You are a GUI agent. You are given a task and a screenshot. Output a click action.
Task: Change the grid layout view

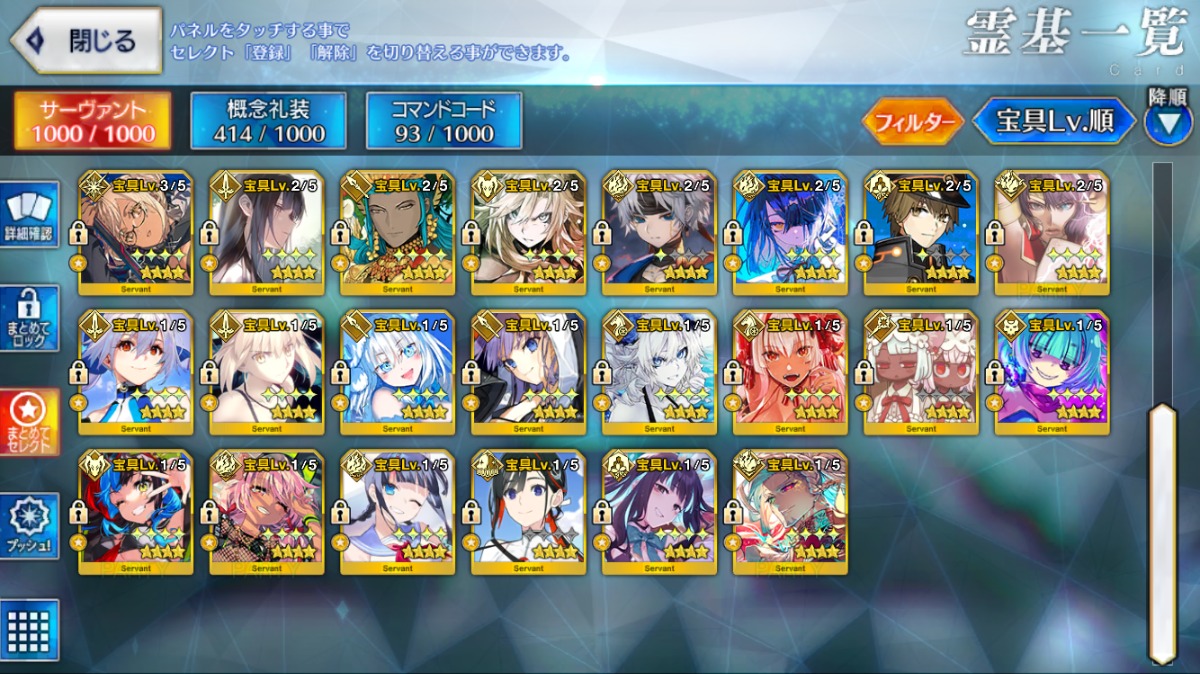[x=29, y=631]
